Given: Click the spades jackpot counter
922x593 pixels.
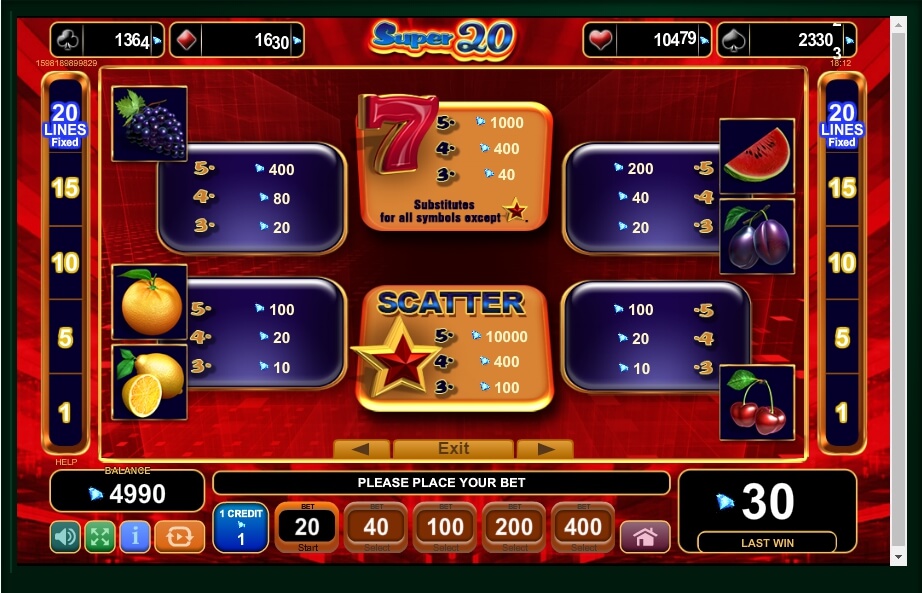Looking at the screenshot, I should [786, 40].
